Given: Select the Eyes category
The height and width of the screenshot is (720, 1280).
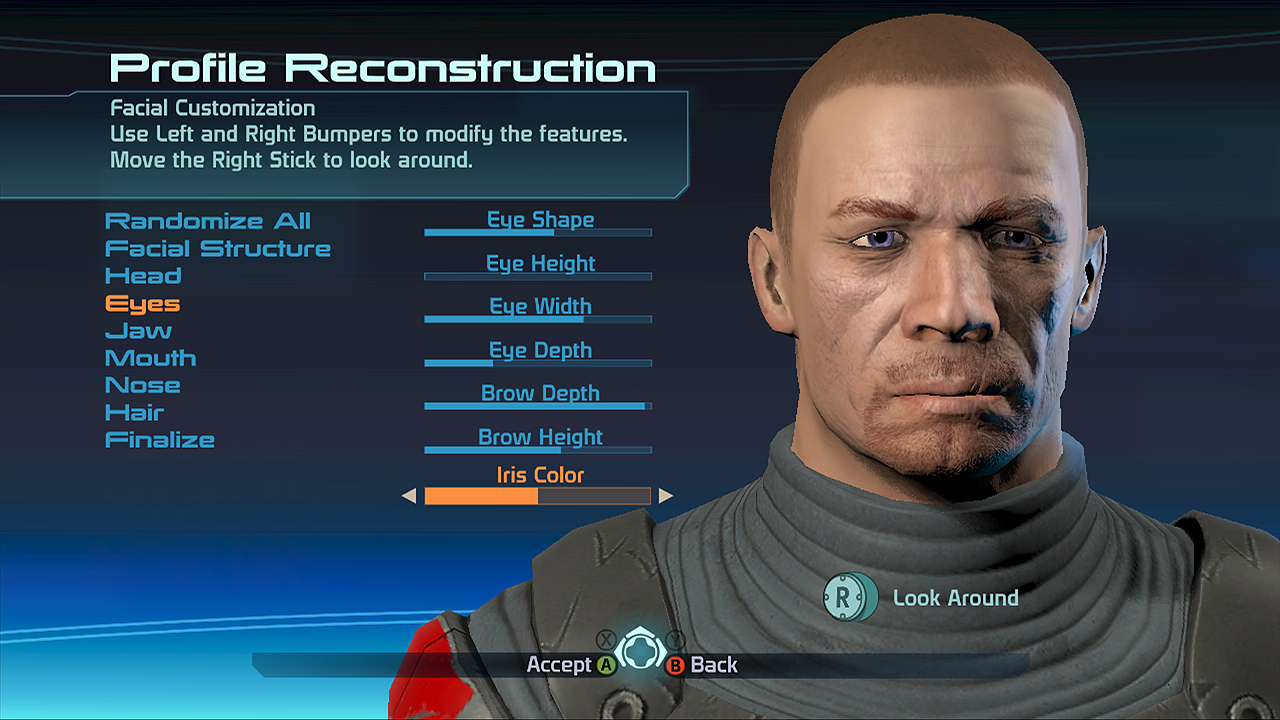Looking at the screenshot, I should [x=142, y=303].
